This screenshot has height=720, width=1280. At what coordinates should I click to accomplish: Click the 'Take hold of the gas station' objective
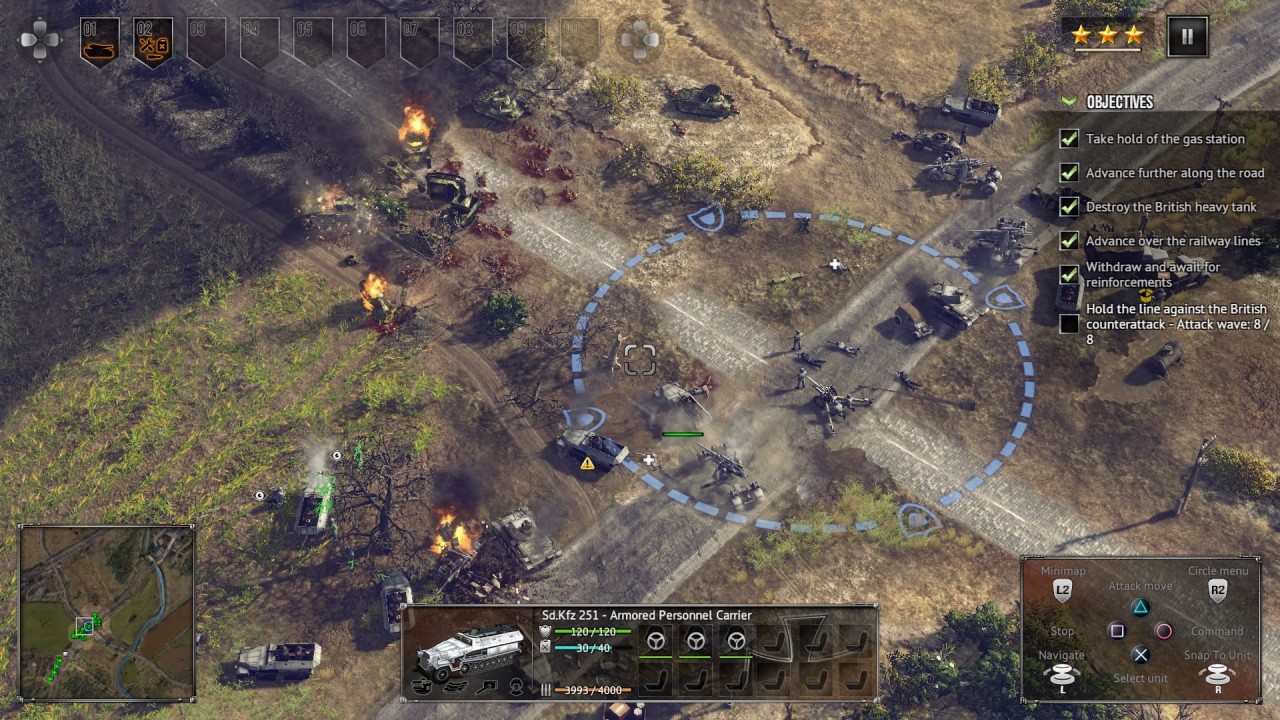(x=1165, y=139)
